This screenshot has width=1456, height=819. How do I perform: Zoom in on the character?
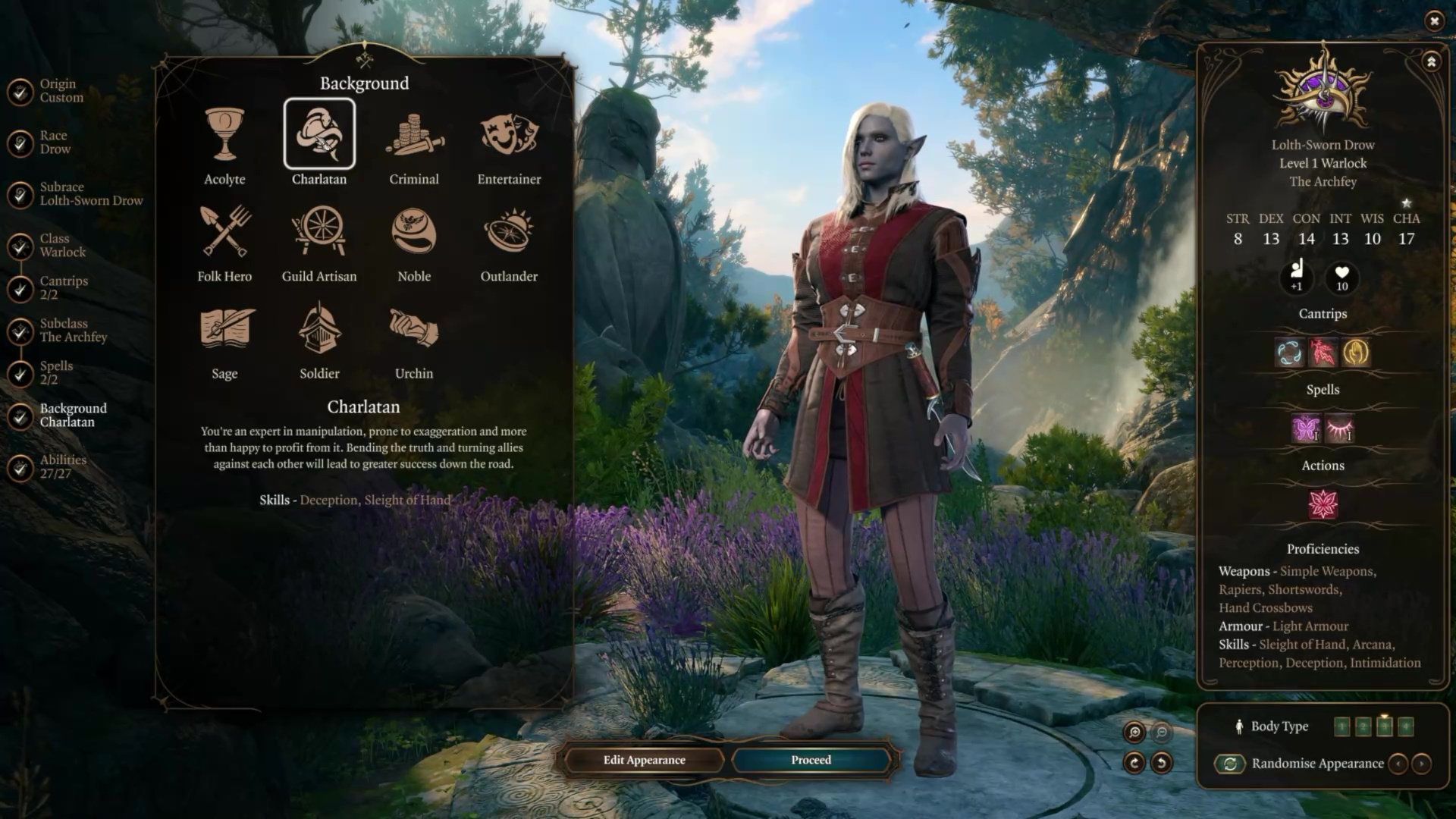coord(1134,732)
